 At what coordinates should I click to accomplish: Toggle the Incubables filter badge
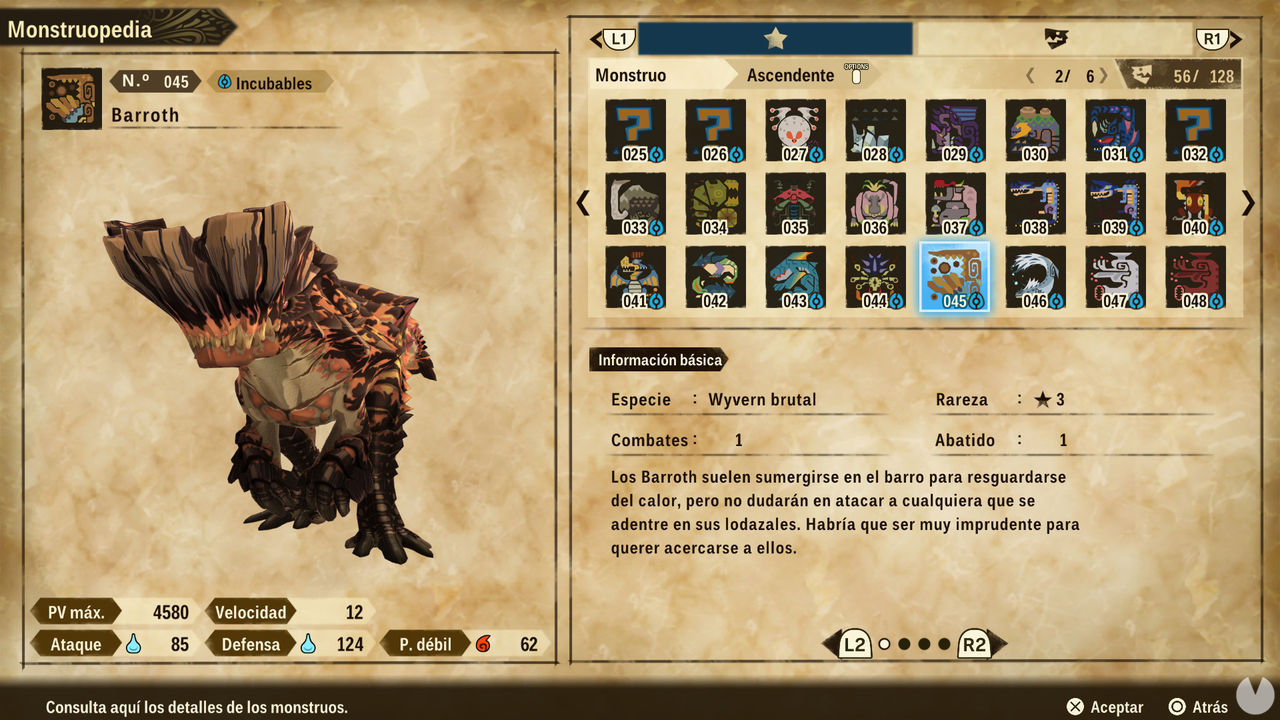[266, 82]
